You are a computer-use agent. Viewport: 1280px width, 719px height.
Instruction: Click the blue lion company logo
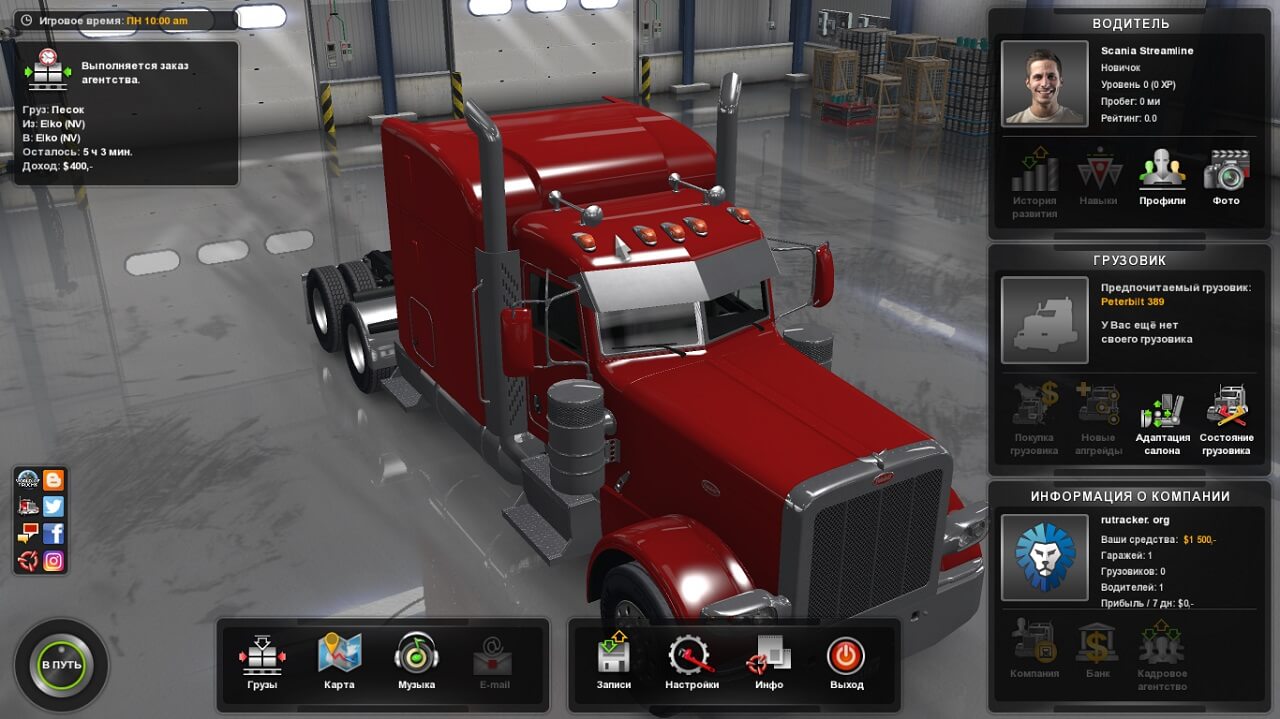[x=1045, y=557]
